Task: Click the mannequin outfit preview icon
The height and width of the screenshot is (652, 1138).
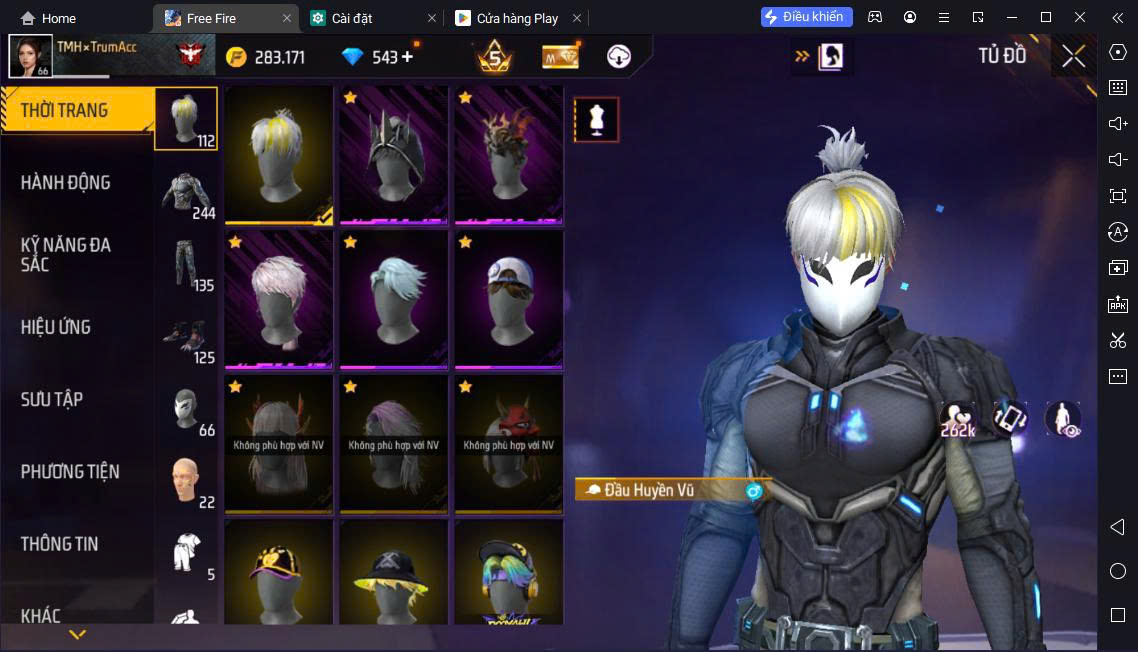Action: 597,120
